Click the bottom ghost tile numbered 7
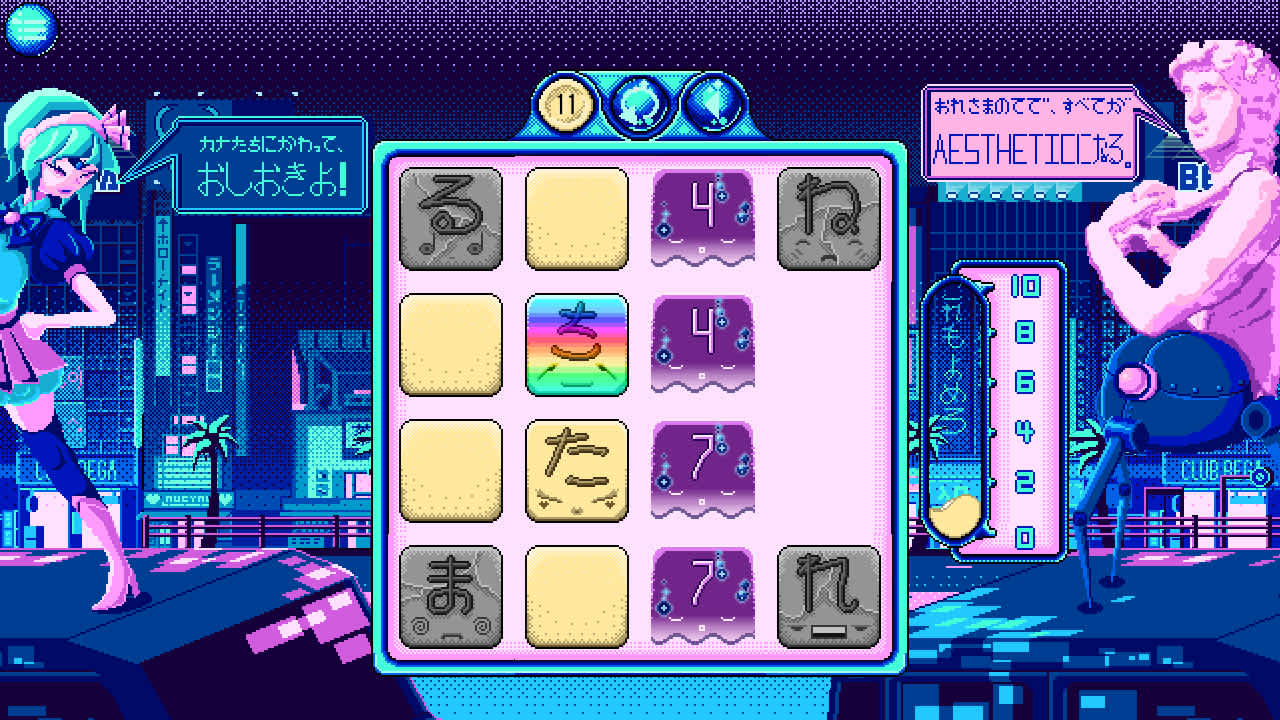The image size is (1280, 720). point(703,594)
